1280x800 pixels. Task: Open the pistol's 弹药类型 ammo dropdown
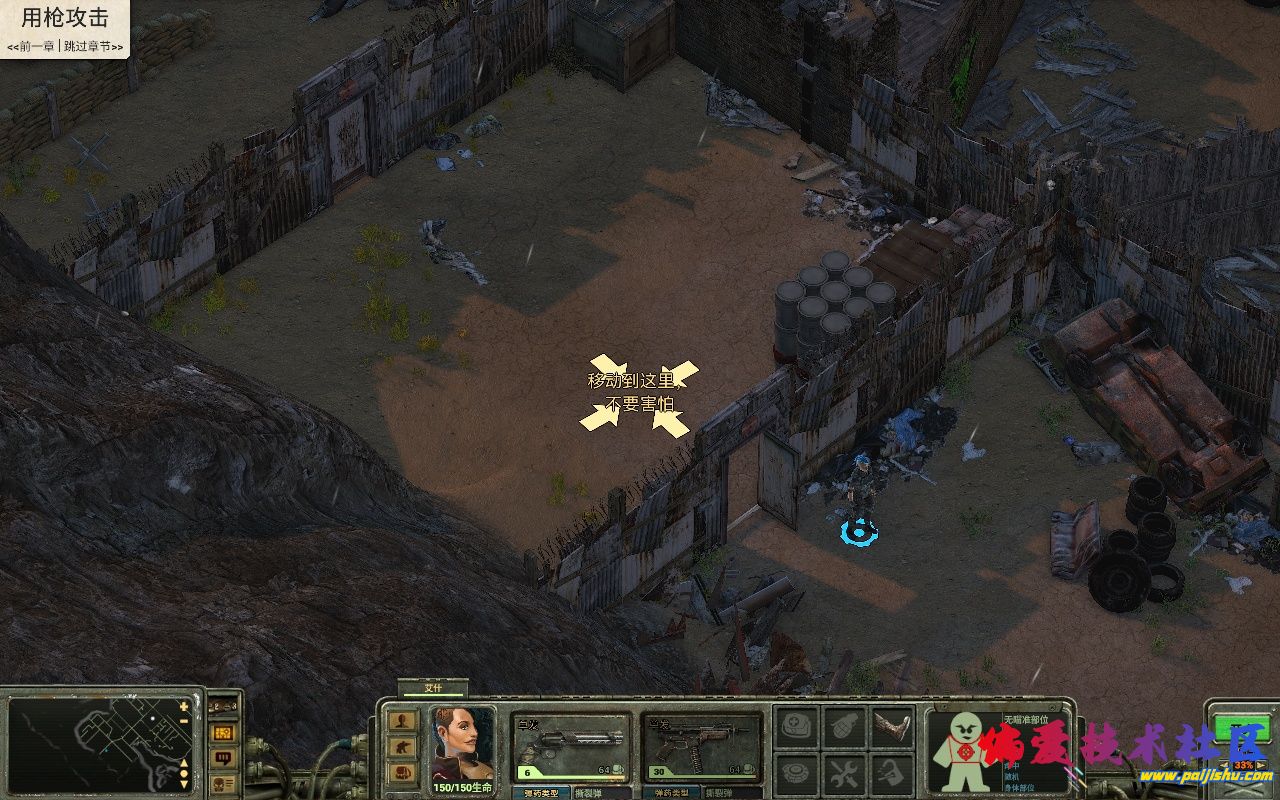click(x=541, y=793)
